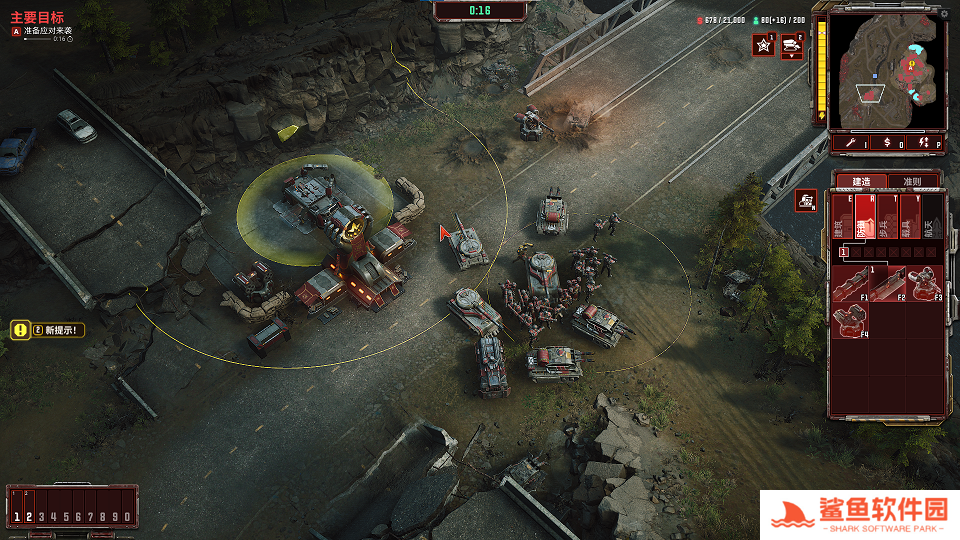Click the minimap

[x=887, y=72]
